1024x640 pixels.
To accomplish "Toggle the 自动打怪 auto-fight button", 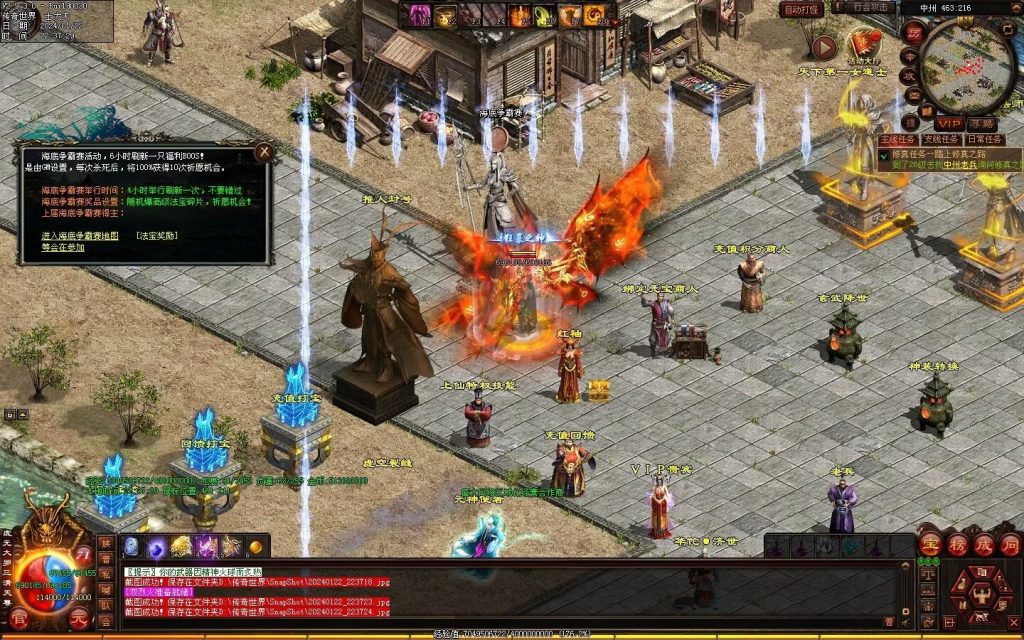I will (x=802, y=9).
